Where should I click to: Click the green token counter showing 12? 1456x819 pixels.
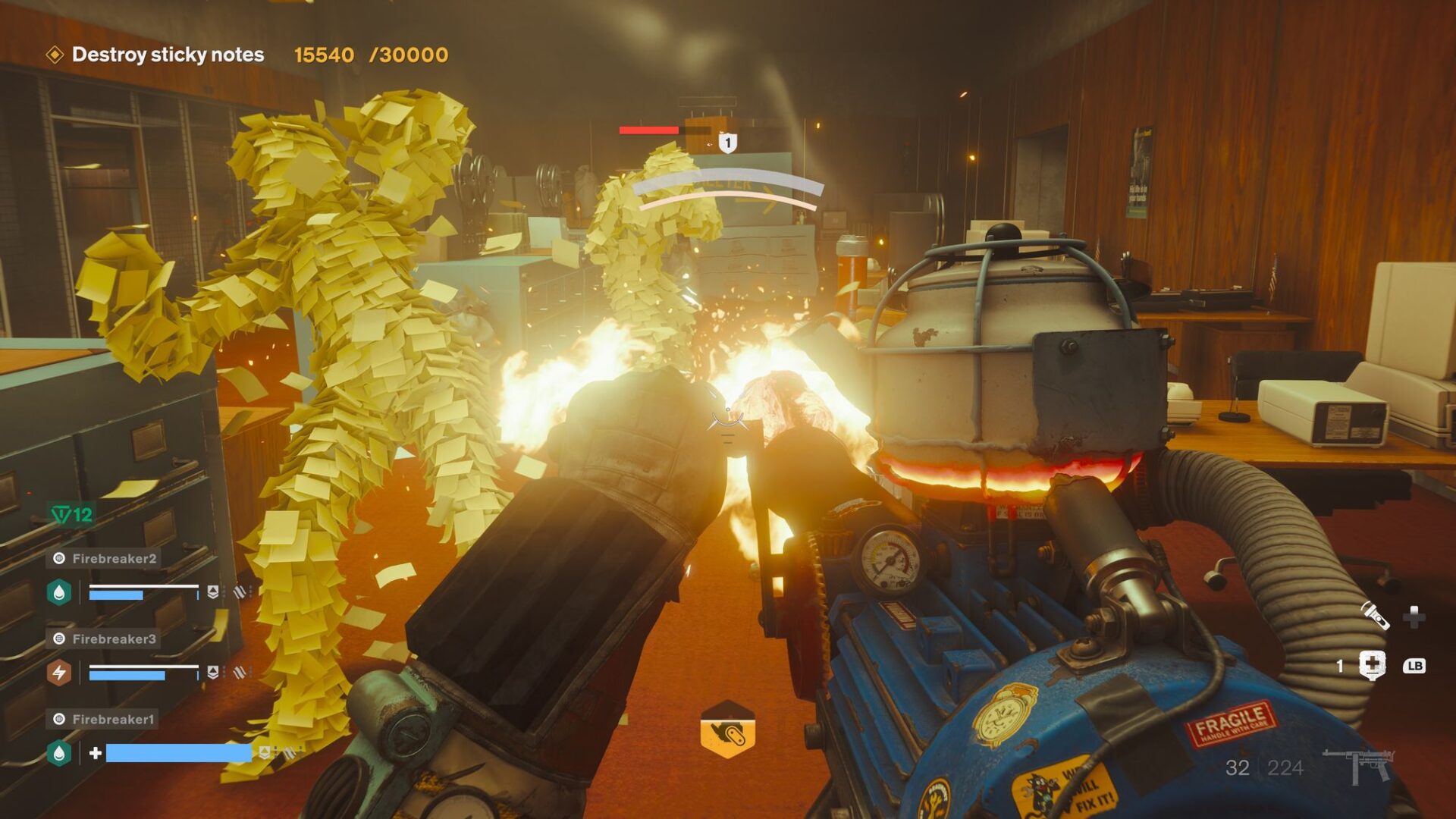click(72, 513)
